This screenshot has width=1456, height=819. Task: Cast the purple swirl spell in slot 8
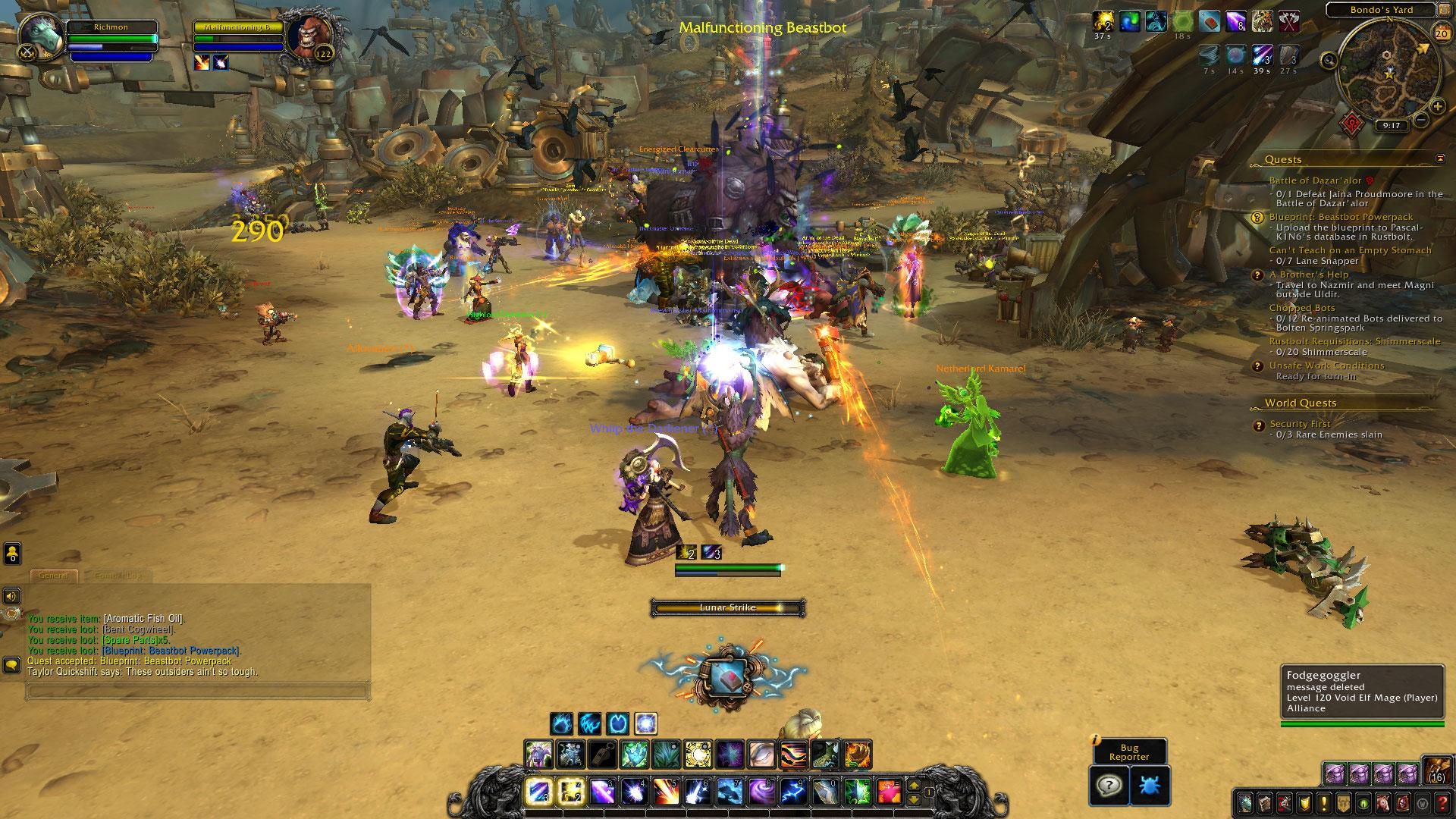coord(761,791)
